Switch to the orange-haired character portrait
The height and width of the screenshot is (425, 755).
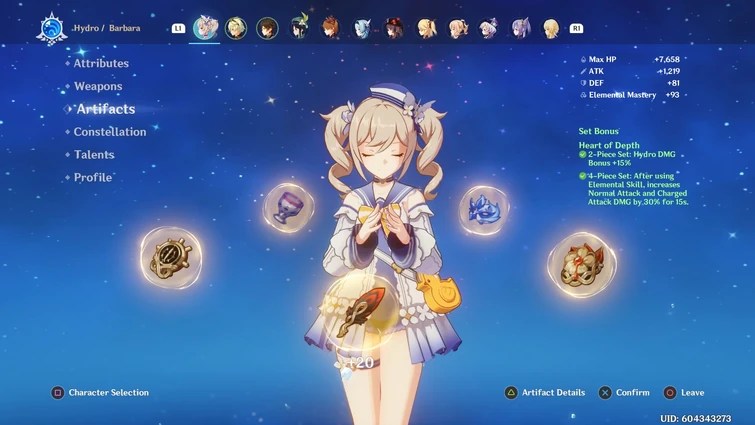[331, 28]
